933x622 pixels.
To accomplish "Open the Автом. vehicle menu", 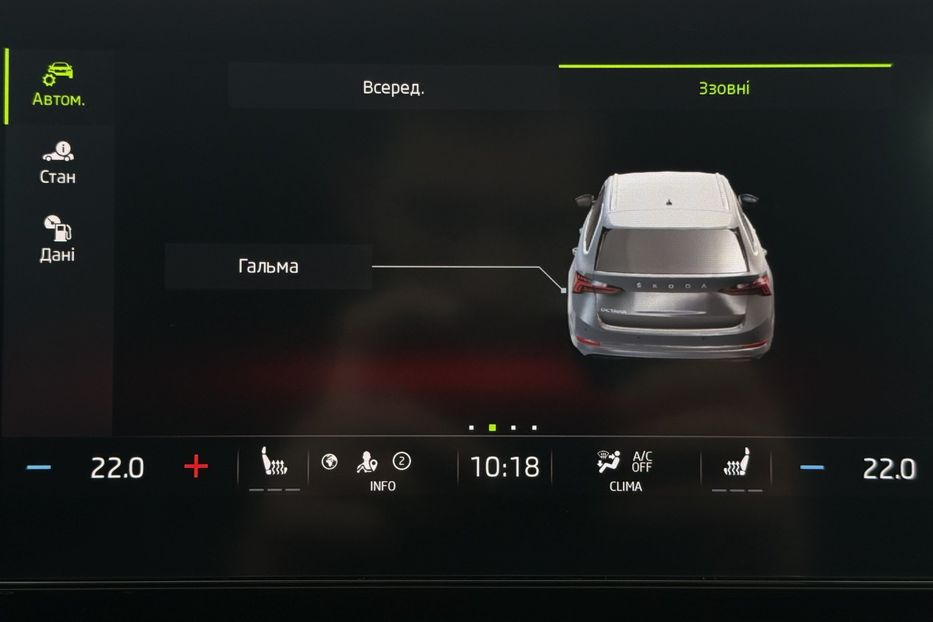I will [58, 85].
